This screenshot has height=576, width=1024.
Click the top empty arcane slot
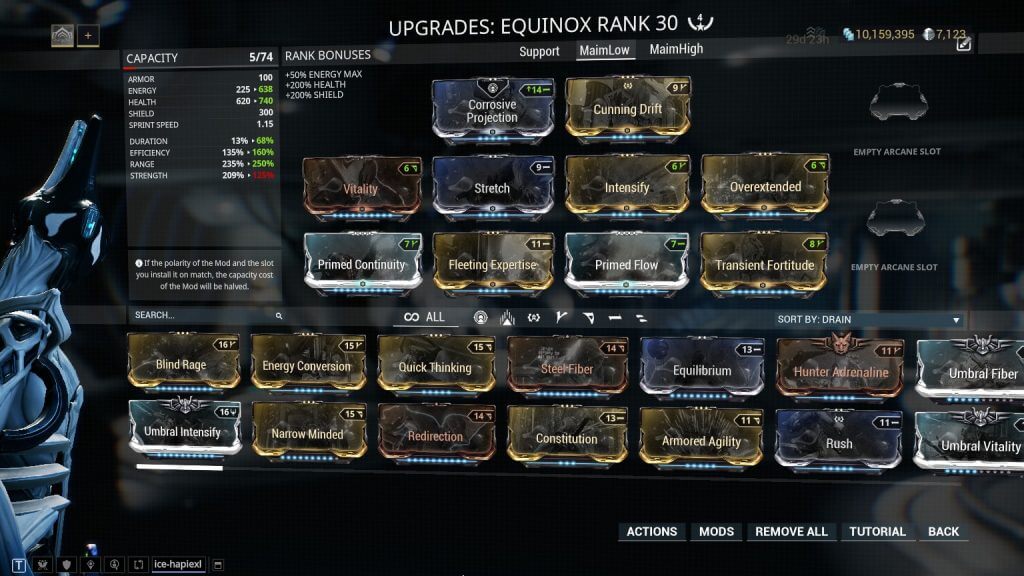point(897,107)
